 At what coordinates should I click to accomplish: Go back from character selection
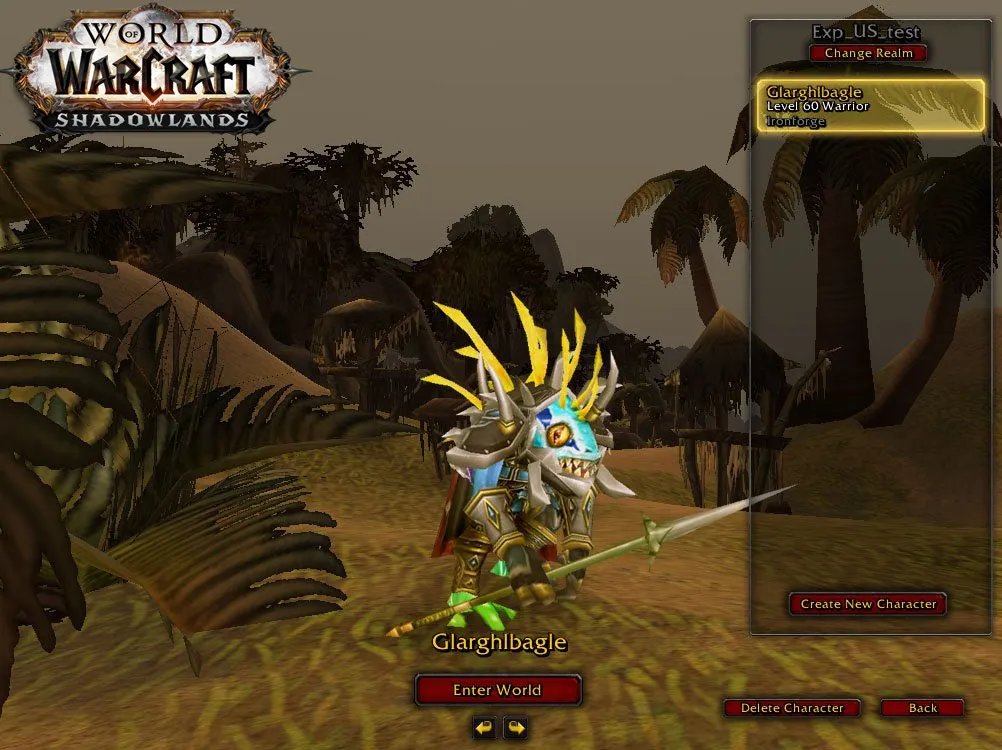coord(922,708)
